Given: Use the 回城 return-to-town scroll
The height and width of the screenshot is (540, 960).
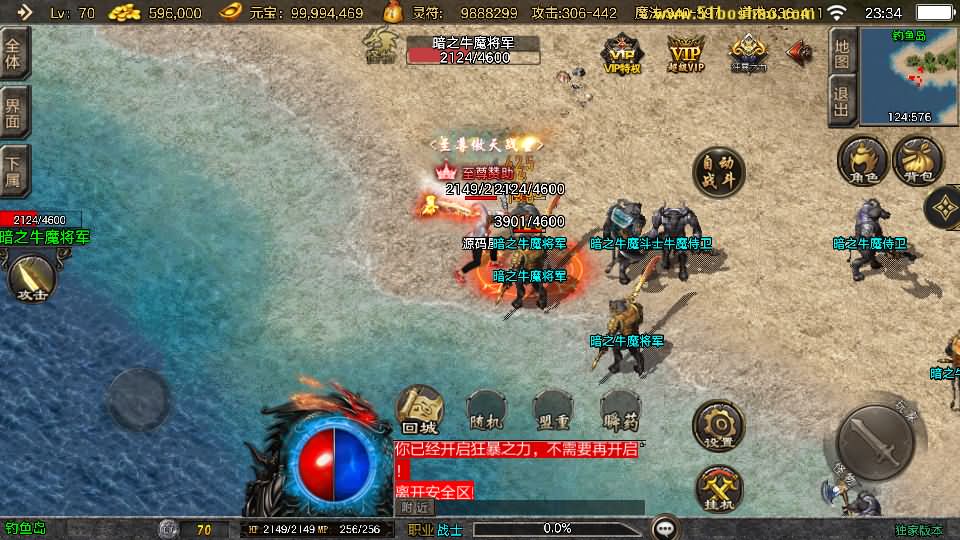Looking at the screenshot, I should pos(420,410).
